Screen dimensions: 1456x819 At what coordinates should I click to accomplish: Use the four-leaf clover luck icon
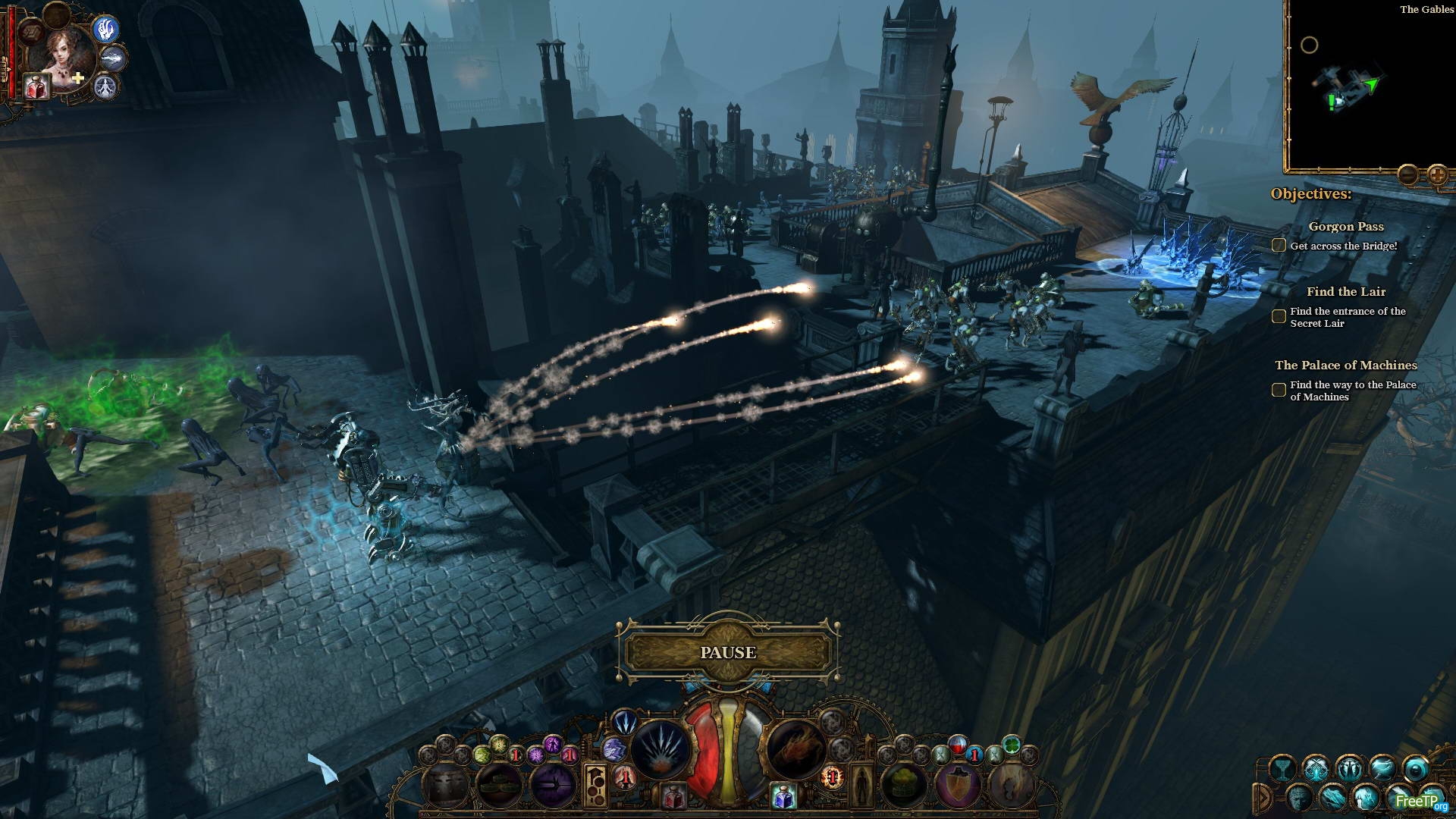click(x=1010, y=742)
